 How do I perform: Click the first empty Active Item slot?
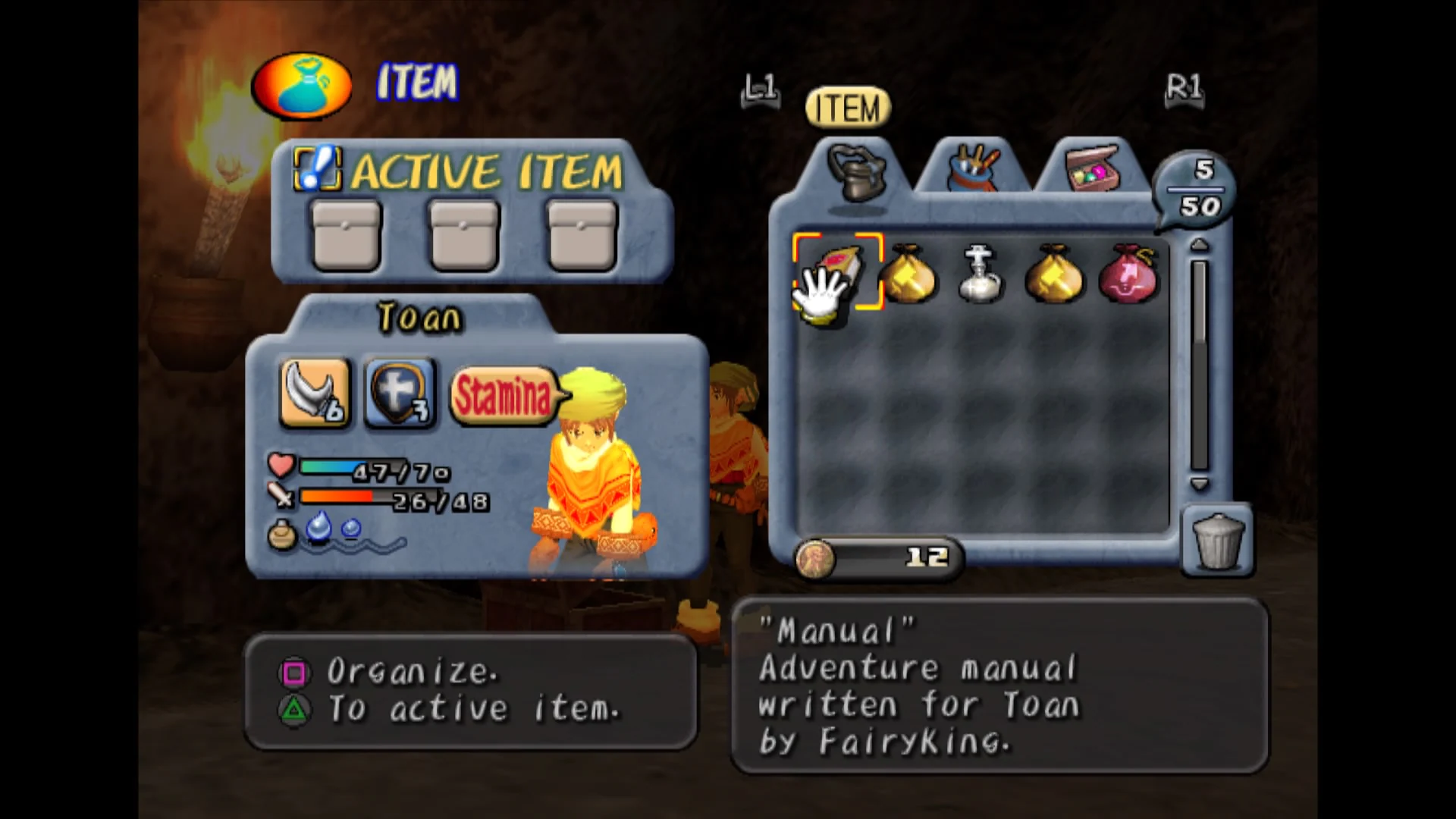click(345, 233)
